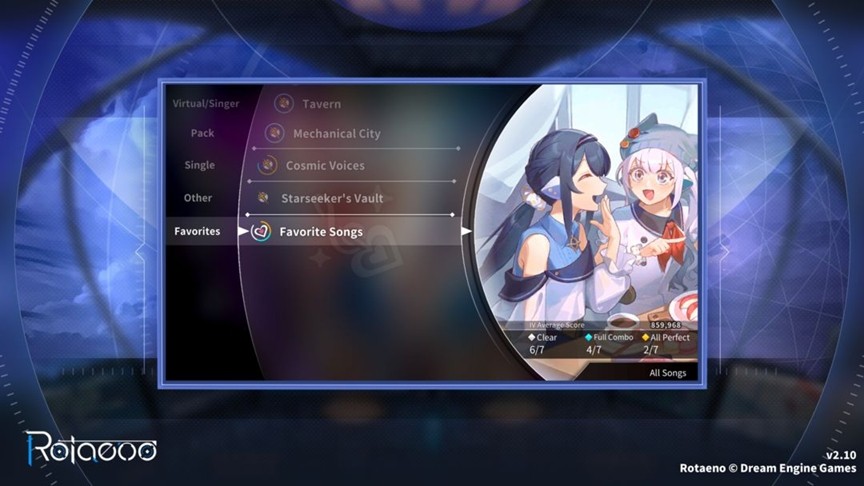
Task: Click the All Songs button
Action: pyautogui.click(x=667, y=373)
